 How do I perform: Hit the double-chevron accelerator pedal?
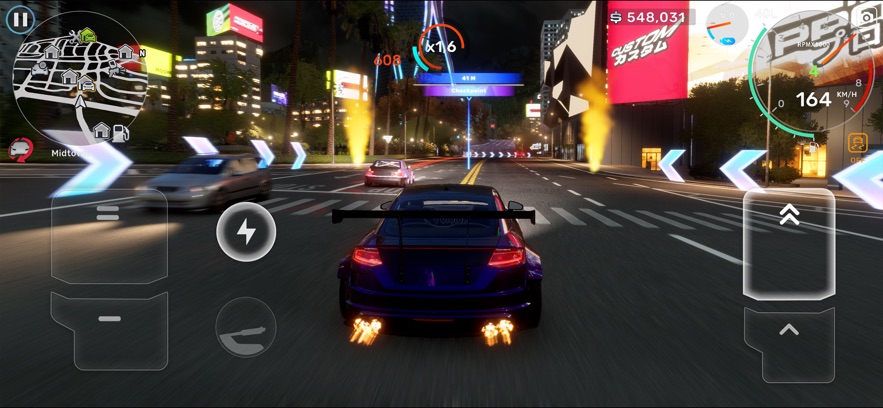789,243
